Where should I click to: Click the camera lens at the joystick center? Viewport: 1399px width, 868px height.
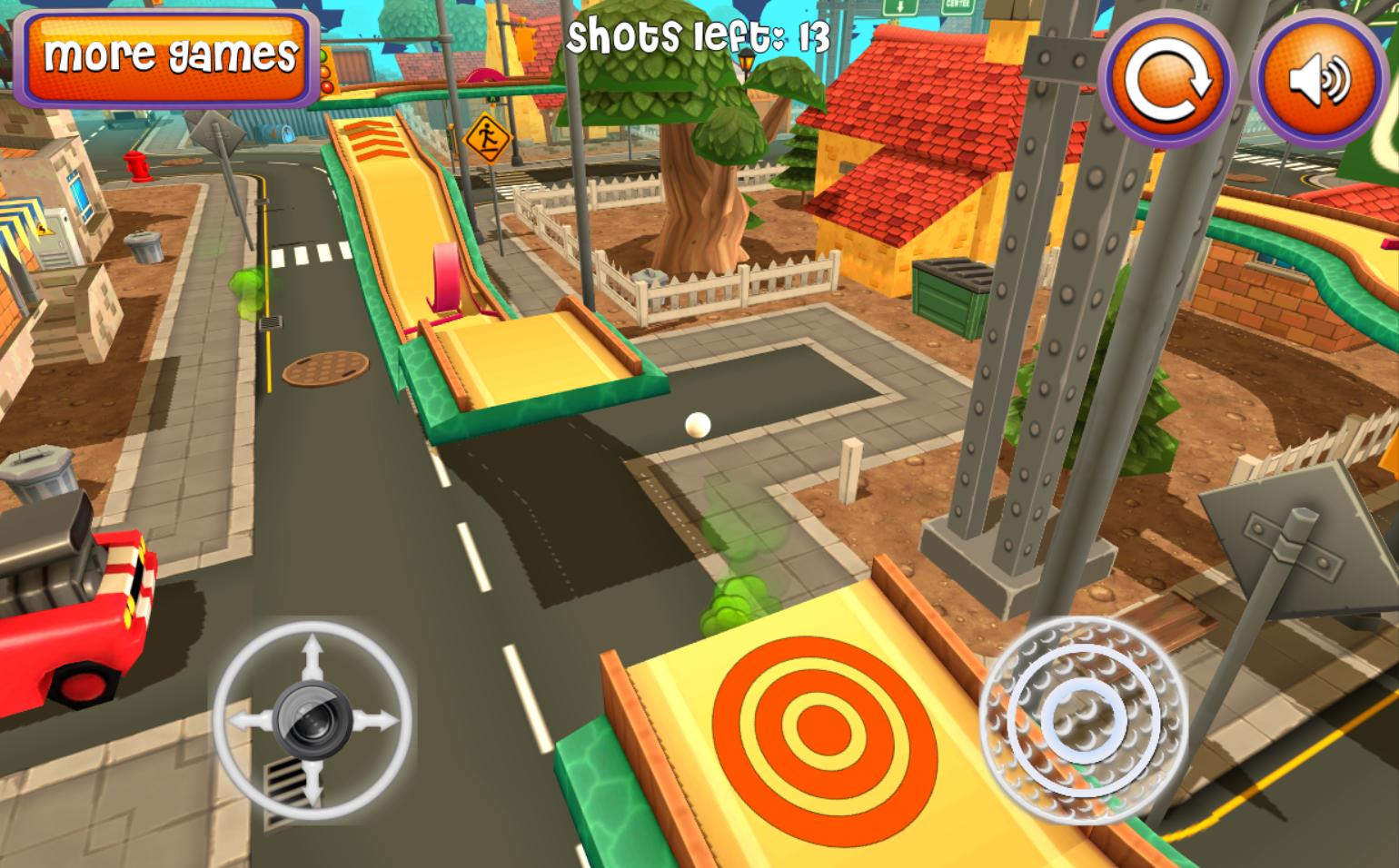(x=313, y=722)
